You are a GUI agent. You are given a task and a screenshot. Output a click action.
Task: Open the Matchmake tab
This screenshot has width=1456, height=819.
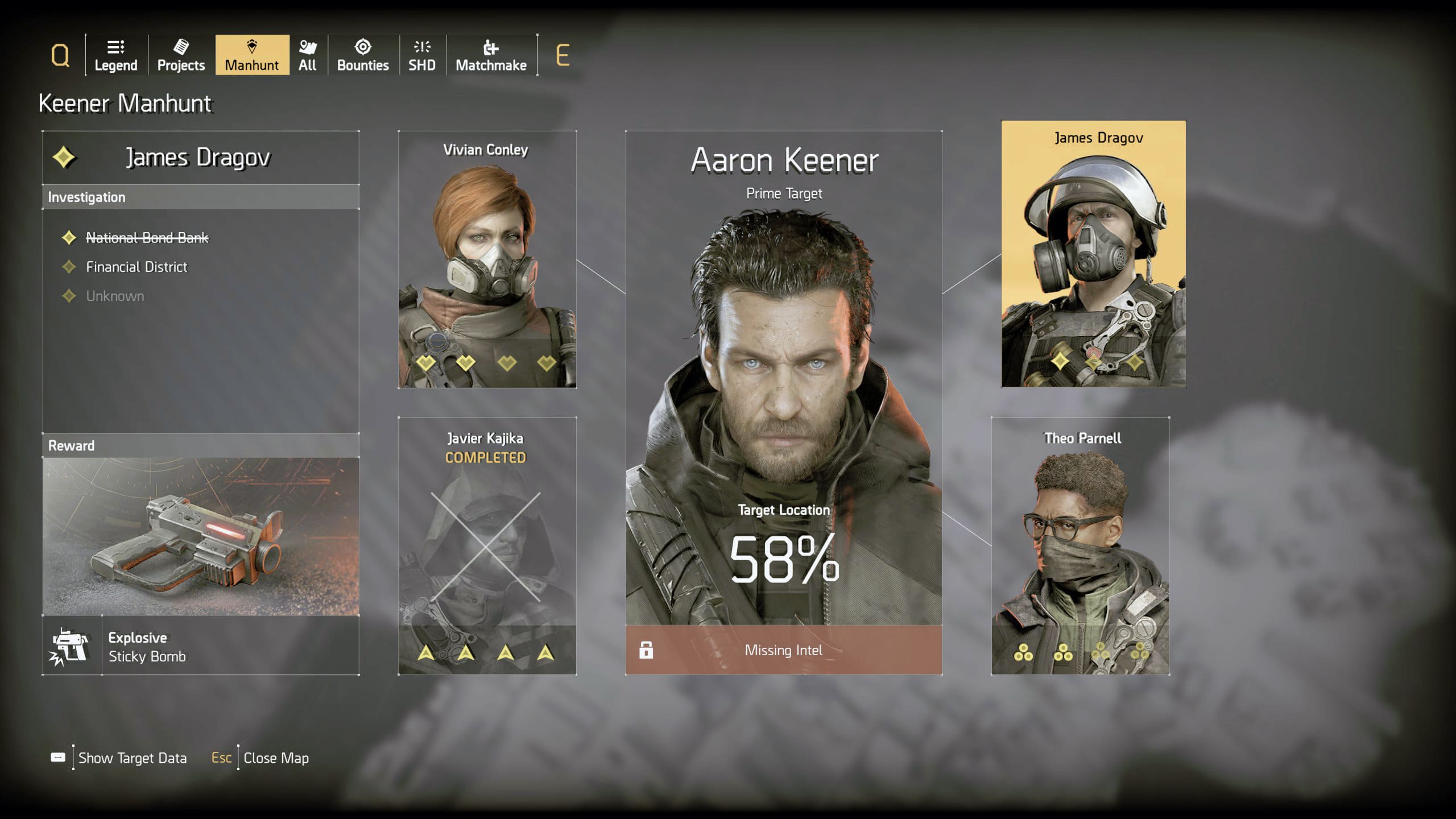(x=491, y=55)
